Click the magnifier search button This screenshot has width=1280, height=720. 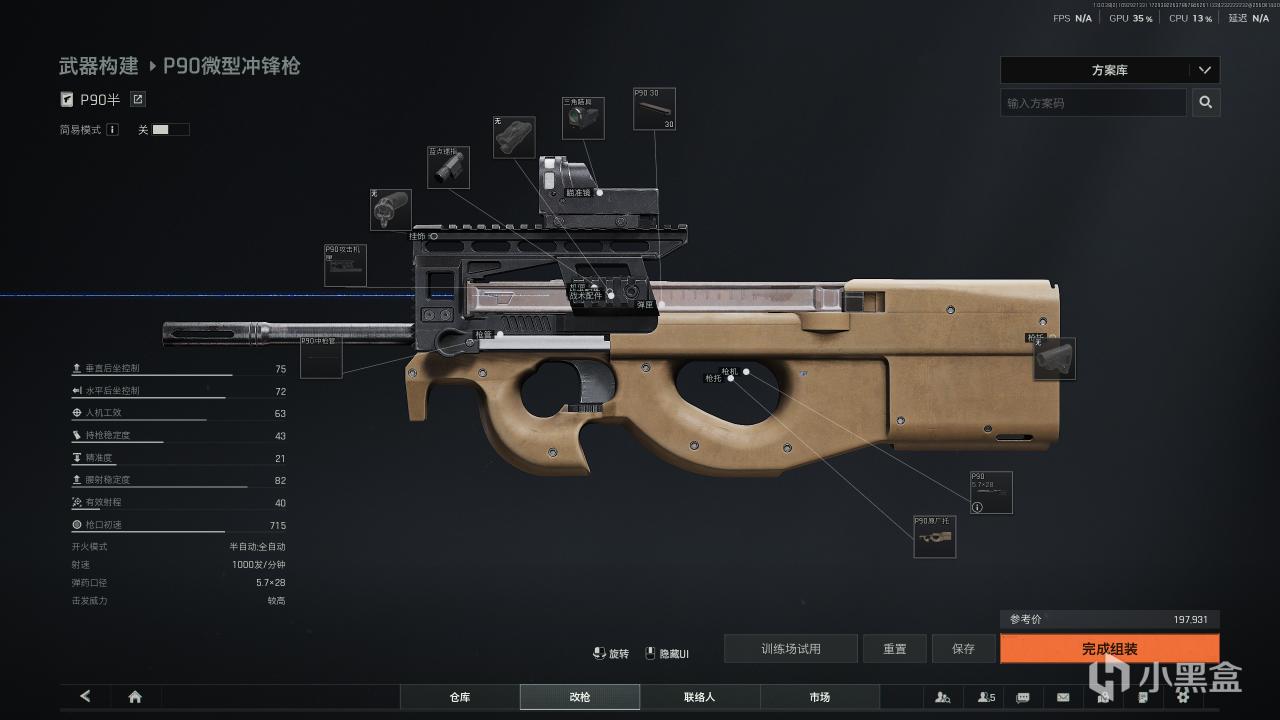[1206, 103]
